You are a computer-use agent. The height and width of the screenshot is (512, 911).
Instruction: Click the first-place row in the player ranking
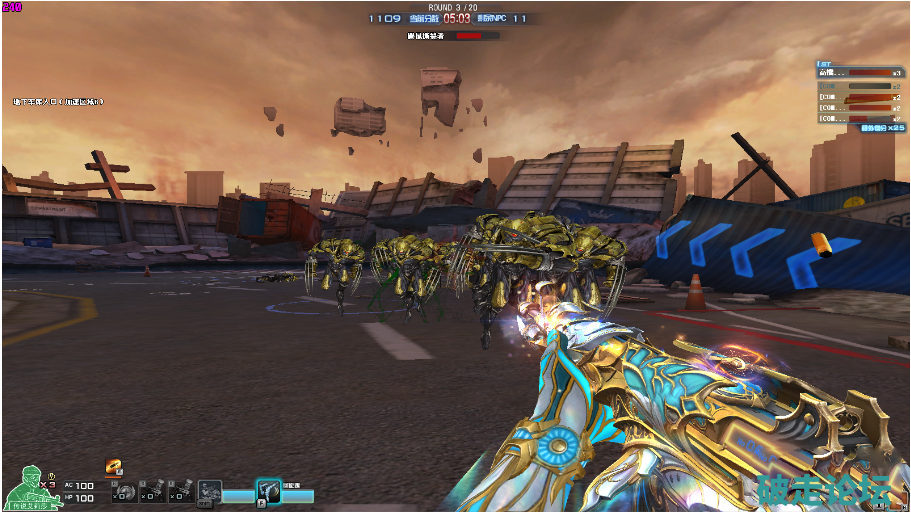tap(858, 72)
